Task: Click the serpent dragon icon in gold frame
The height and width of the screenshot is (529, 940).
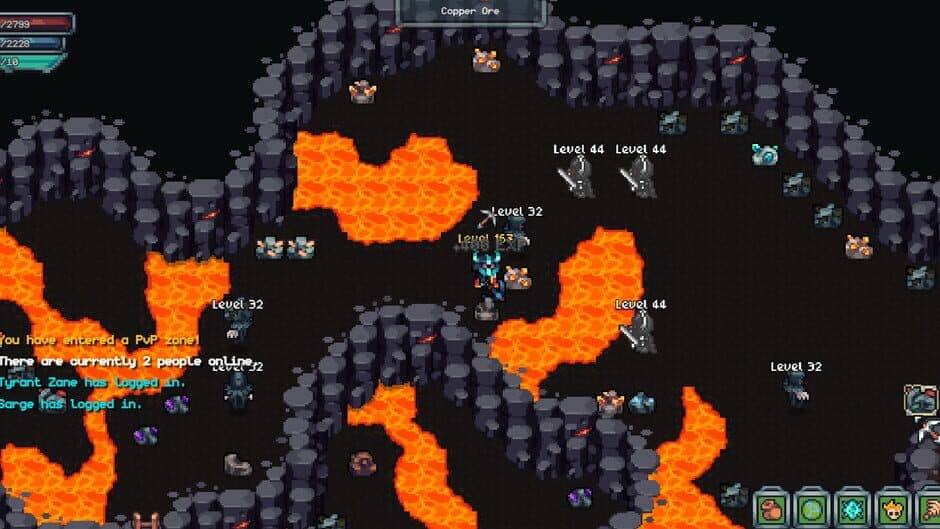Action: coord(921,400)
